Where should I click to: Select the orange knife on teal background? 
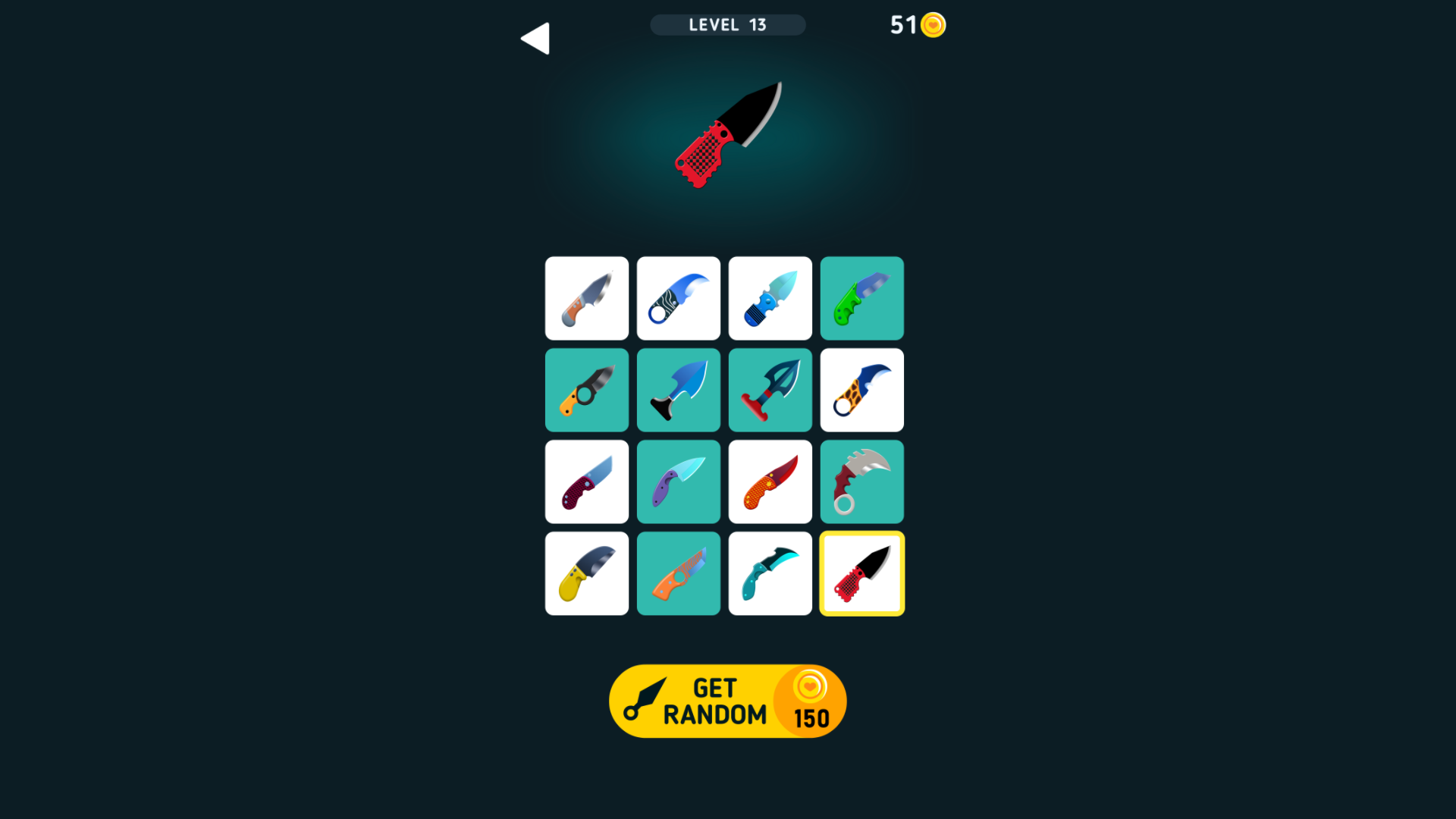point(678,573)
